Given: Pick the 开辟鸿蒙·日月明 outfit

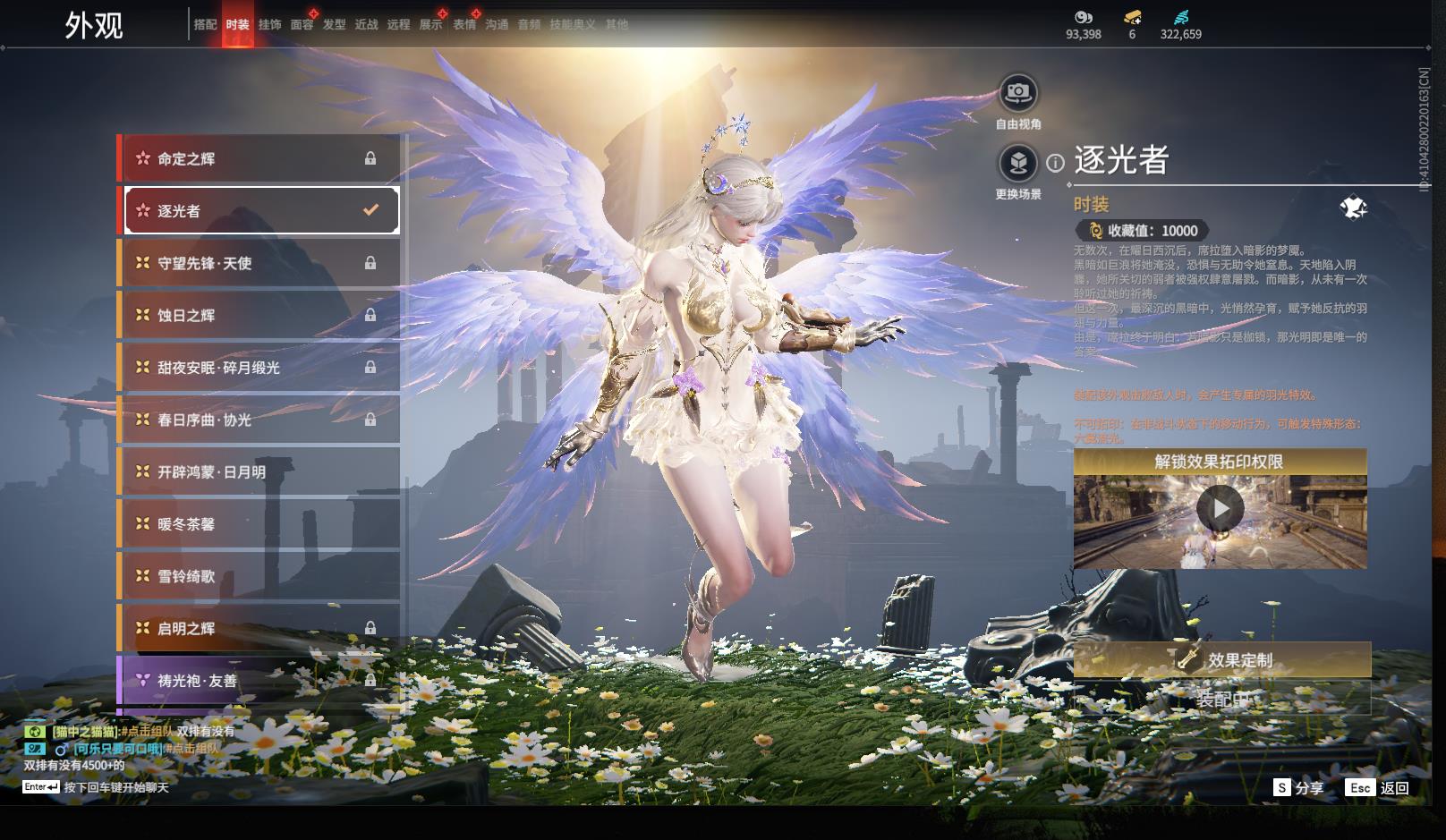Looking at the screenshot, I should pos(259,471).
